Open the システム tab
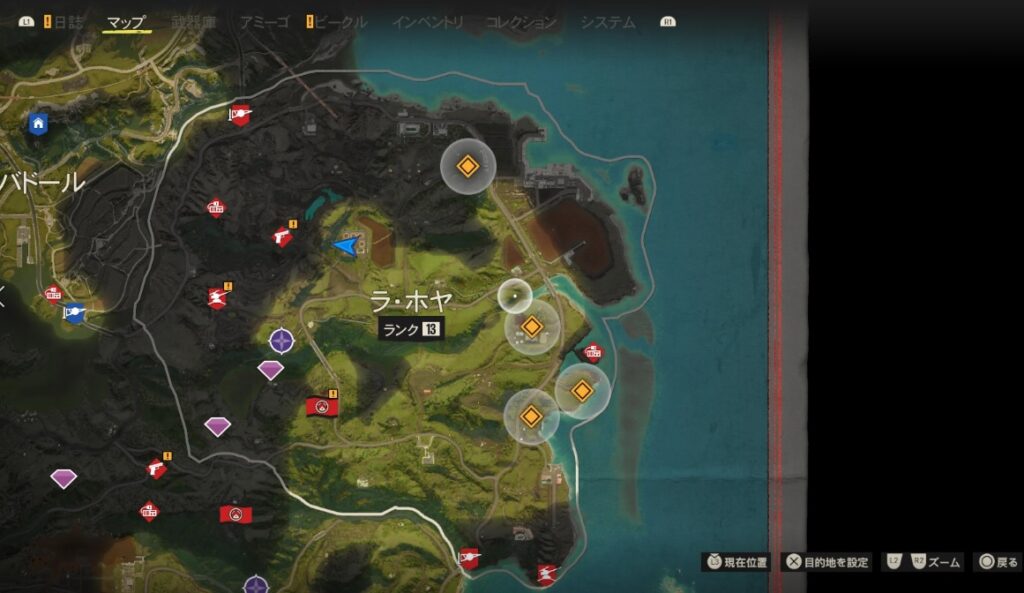The image size is (1024, 593). [x=608, y=22]
